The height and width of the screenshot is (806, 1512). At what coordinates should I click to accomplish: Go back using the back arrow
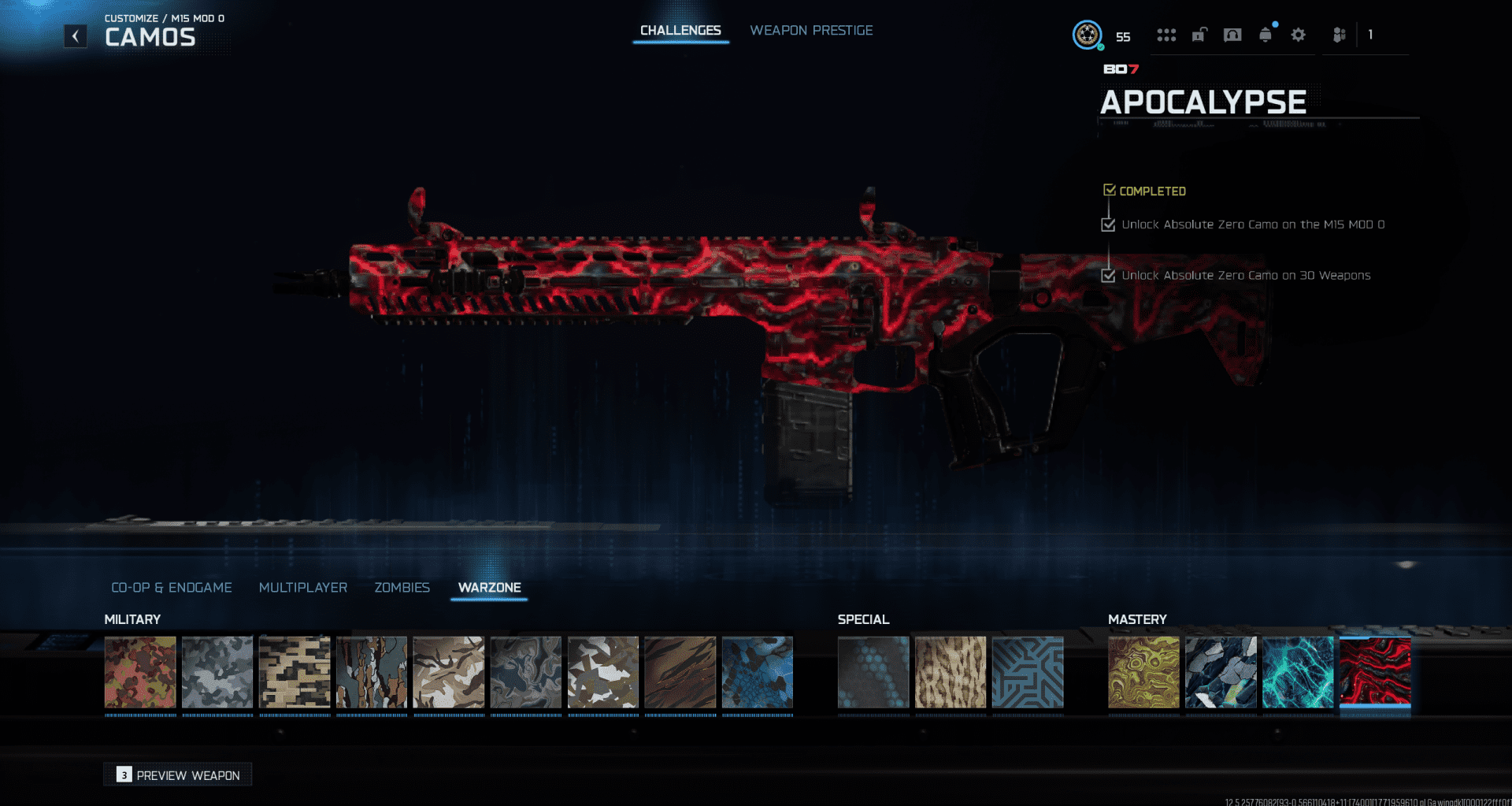[75, 35]
